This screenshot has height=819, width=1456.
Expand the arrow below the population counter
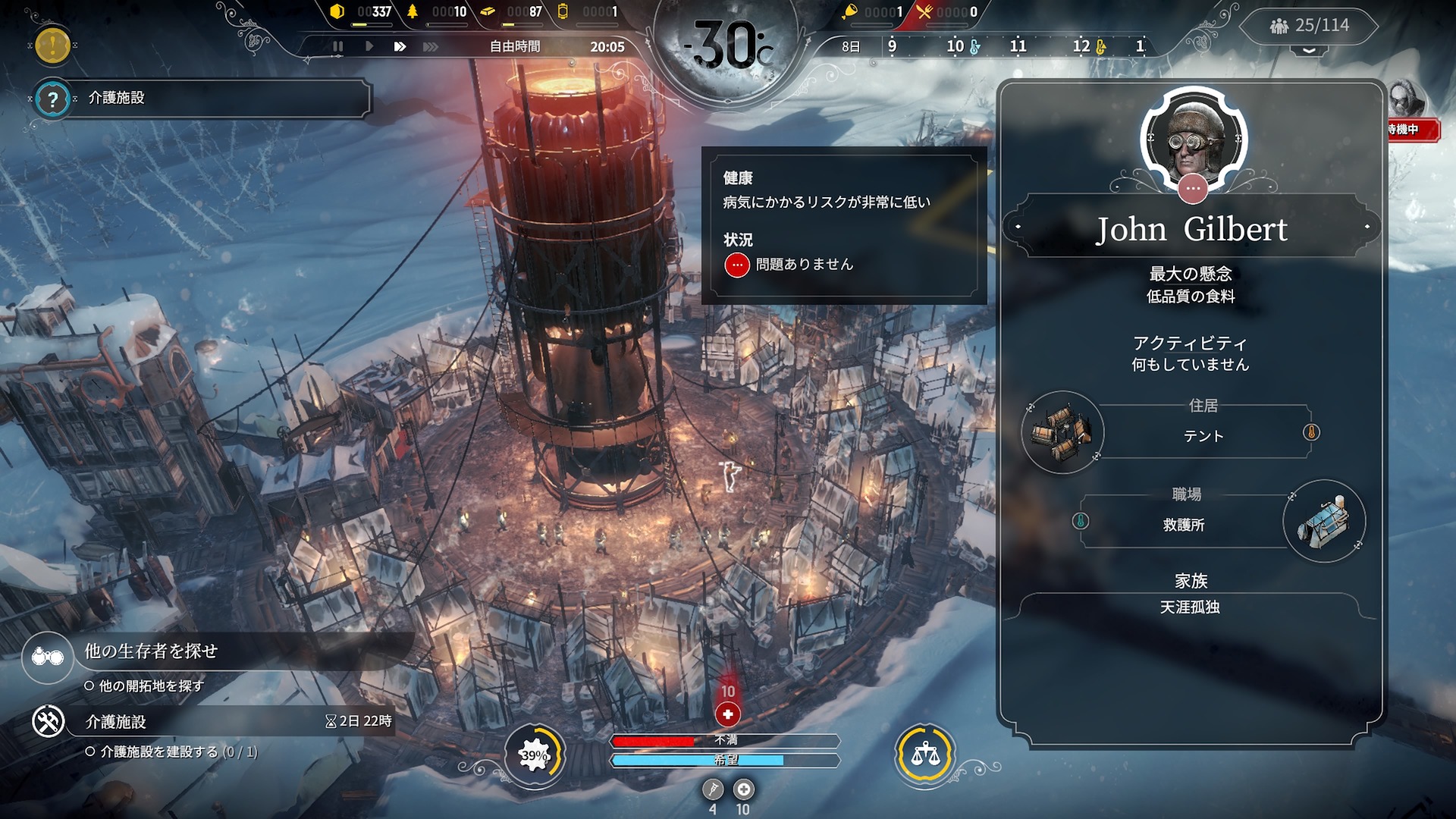tap(1310, 51)
